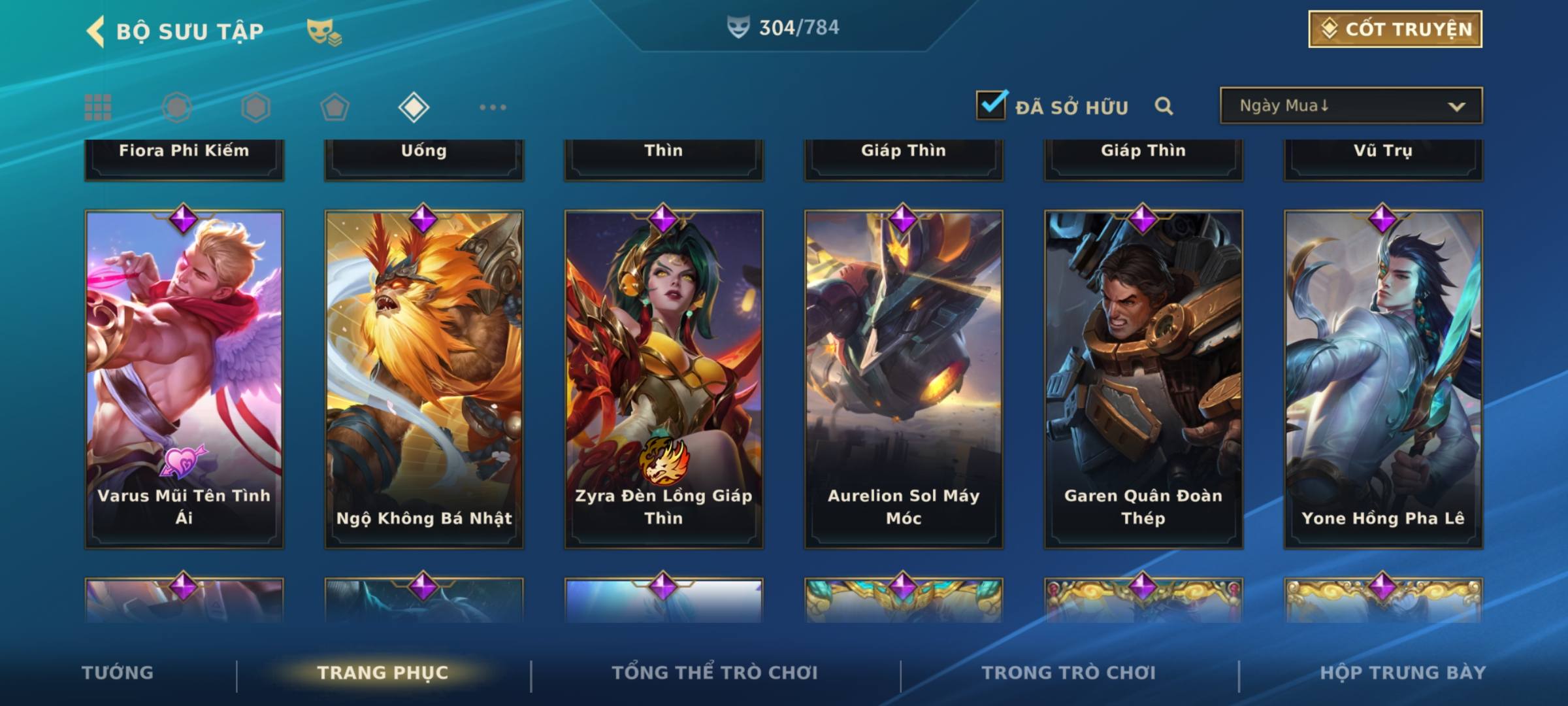Click the gold mask and coins icon
This screenshot has width=1568, height=706.
[323, 31]
